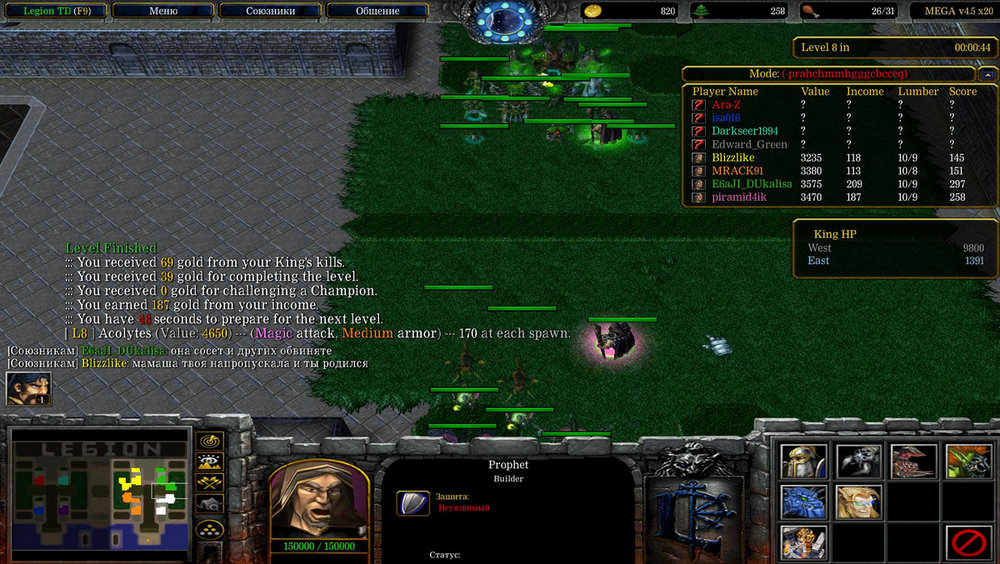This screenshot has width=1000, height=564.
Task: Open the Общение chat log menu
Action: click(x=377, y=11)
